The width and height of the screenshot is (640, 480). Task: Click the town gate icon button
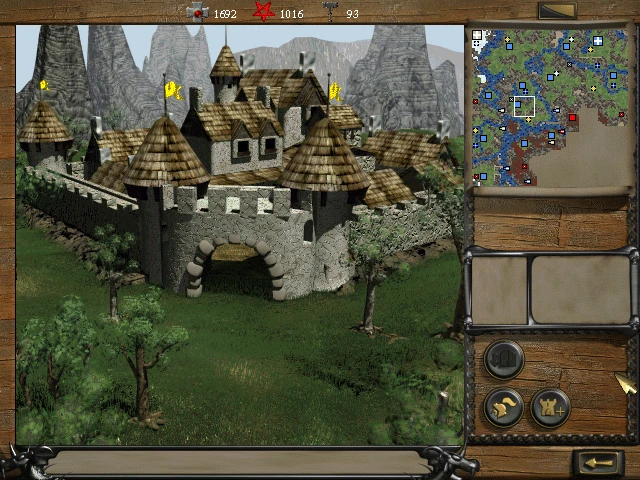point(504,360)
